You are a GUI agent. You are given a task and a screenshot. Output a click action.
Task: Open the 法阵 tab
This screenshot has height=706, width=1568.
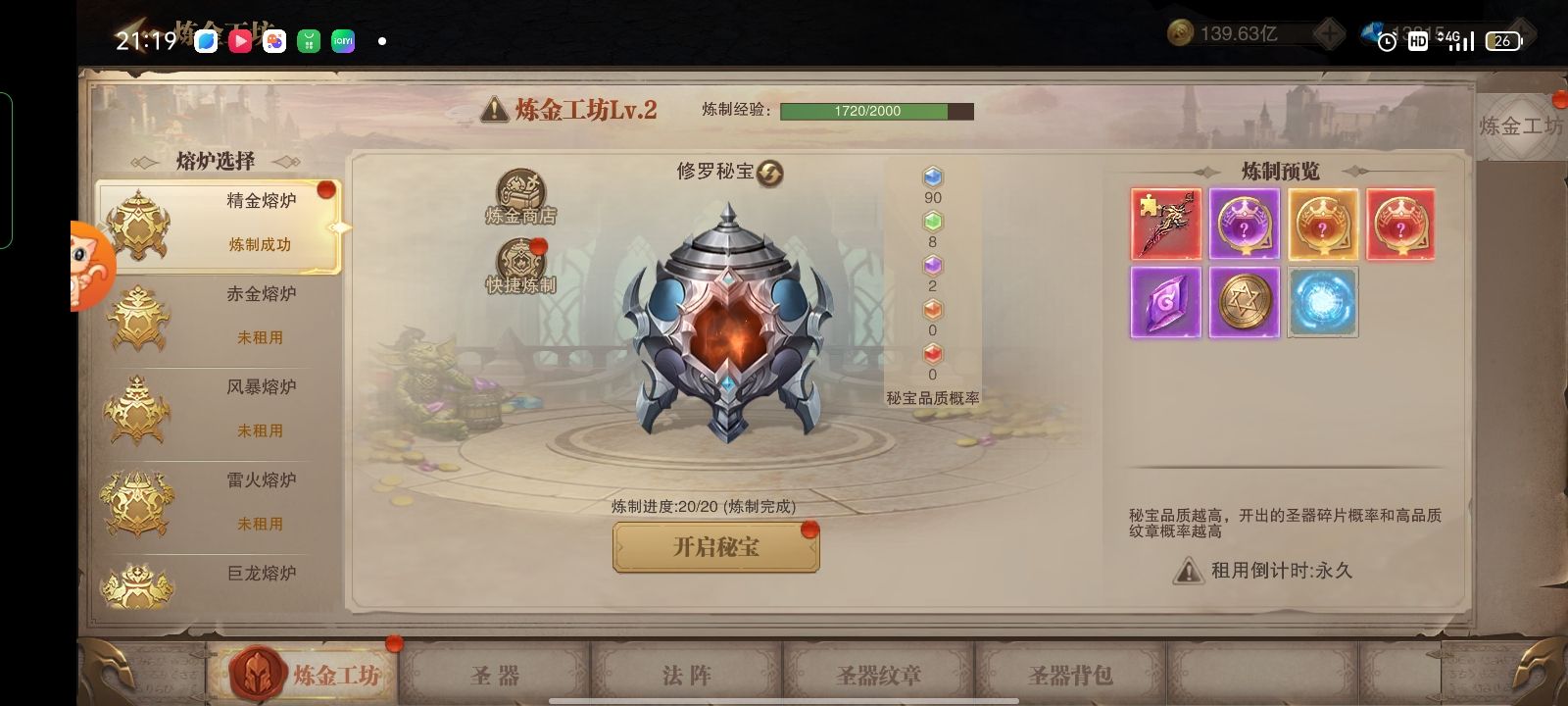(x=686, y=676)
